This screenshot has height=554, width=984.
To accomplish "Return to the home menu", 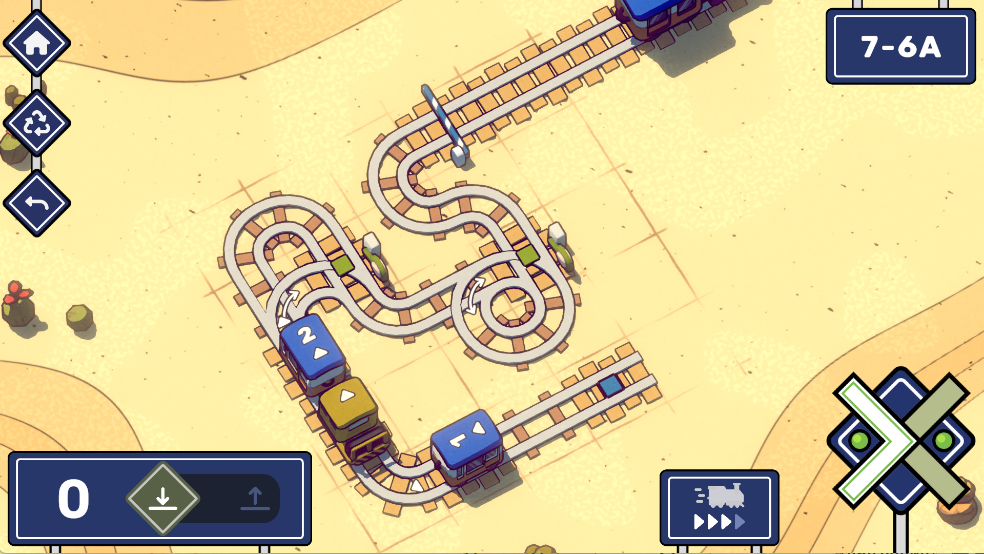I will (x=37, y=43).
